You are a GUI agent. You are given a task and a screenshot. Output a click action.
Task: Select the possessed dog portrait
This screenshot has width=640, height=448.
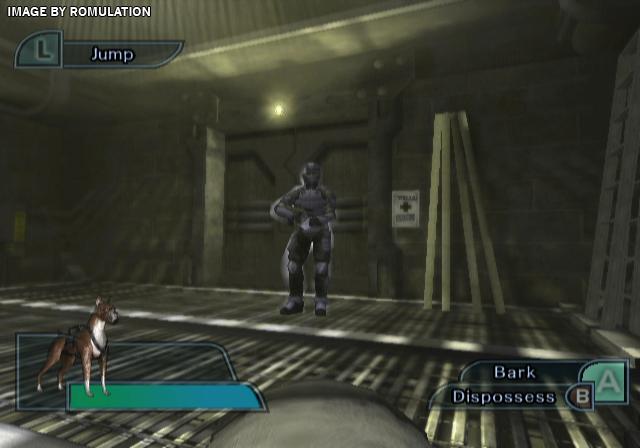[x=77, y=347]
